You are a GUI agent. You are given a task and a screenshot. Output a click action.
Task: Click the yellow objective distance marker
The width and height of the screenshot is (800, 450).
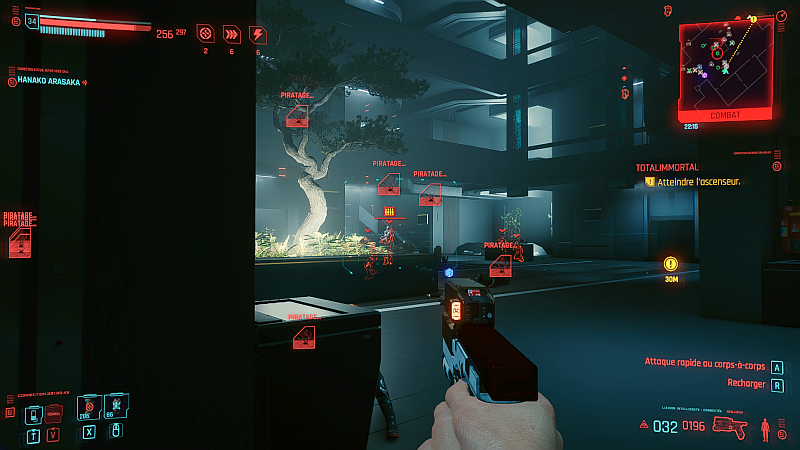670,264
